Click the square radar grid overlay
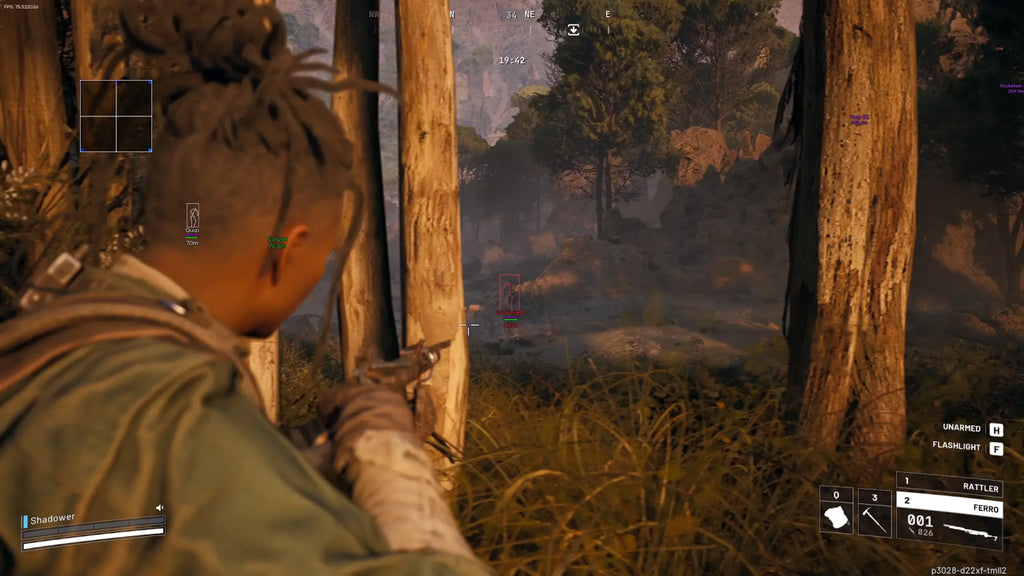Viewport: 1024px width, 576px height. click(x=116, y=116)
